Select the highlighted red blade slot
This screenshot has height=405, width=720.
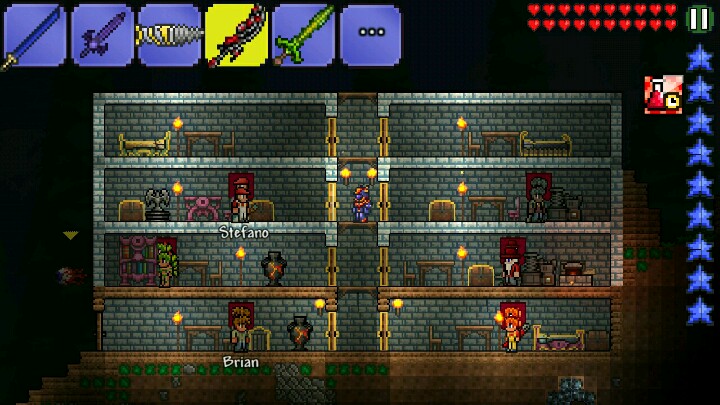click(236, 35)
